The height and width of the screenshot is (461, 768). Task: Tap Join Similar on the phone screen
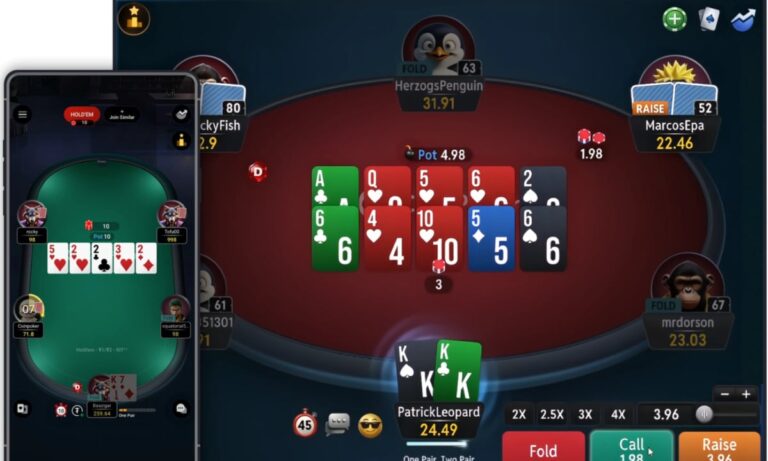(122, 115)
